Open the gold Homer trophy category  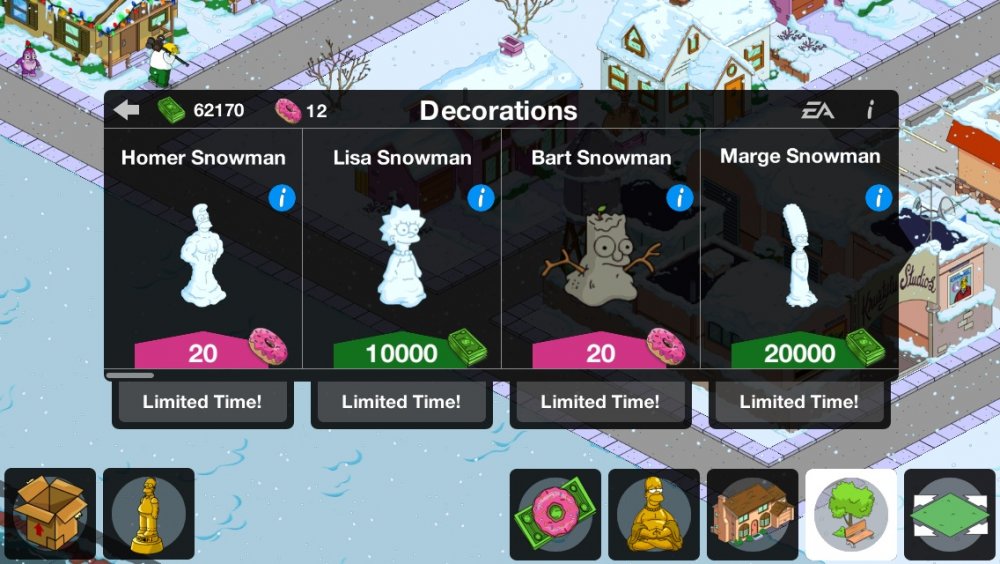point(149,513)
